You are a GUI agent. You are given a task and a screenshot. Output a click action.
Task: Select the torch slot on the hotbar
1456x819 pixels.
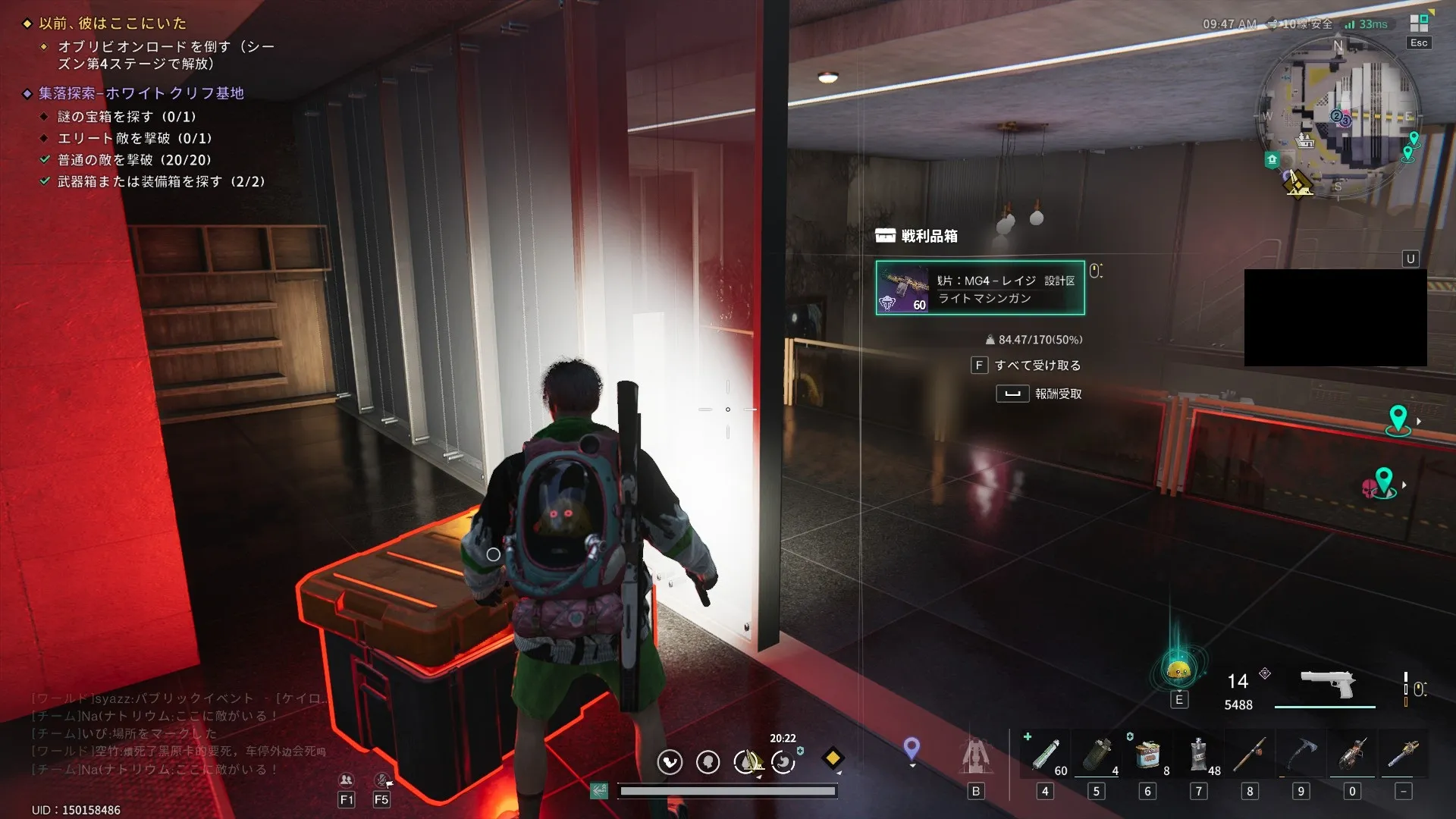(x=1404, y=756)
